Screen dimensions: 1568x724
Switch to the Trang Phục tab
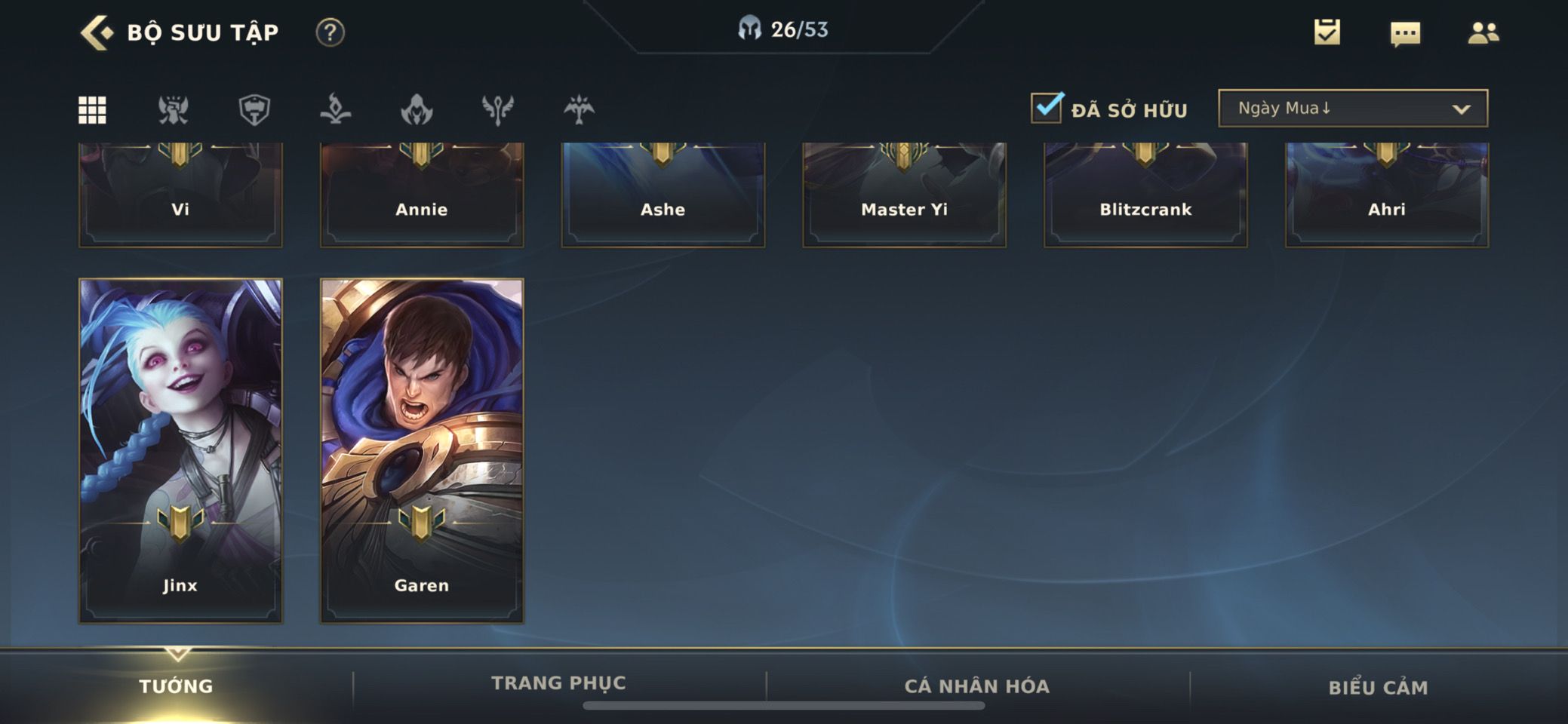tap(558, 683)
